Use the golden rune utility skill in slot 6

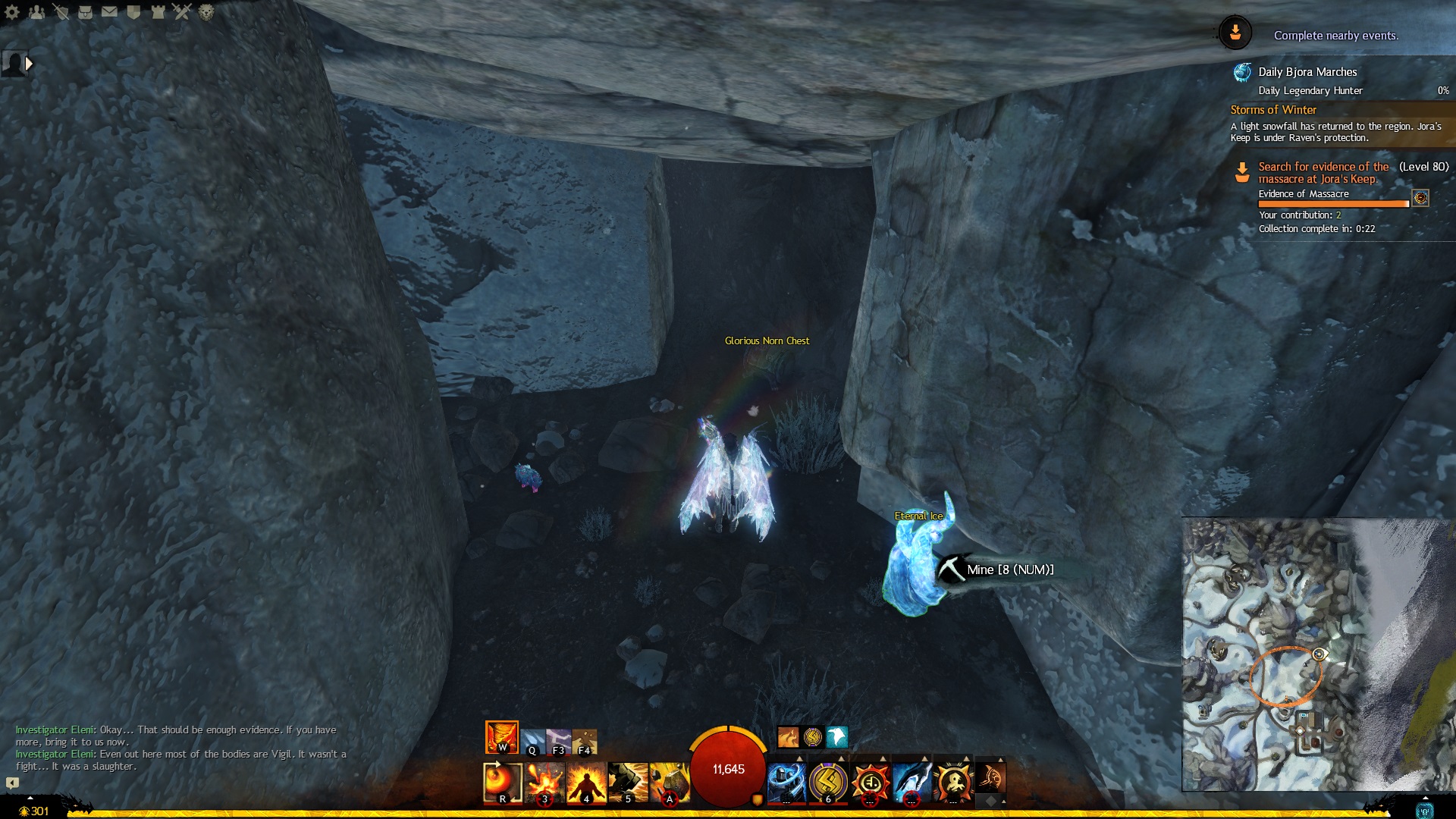pyautogui.click(x=828, y=782)
